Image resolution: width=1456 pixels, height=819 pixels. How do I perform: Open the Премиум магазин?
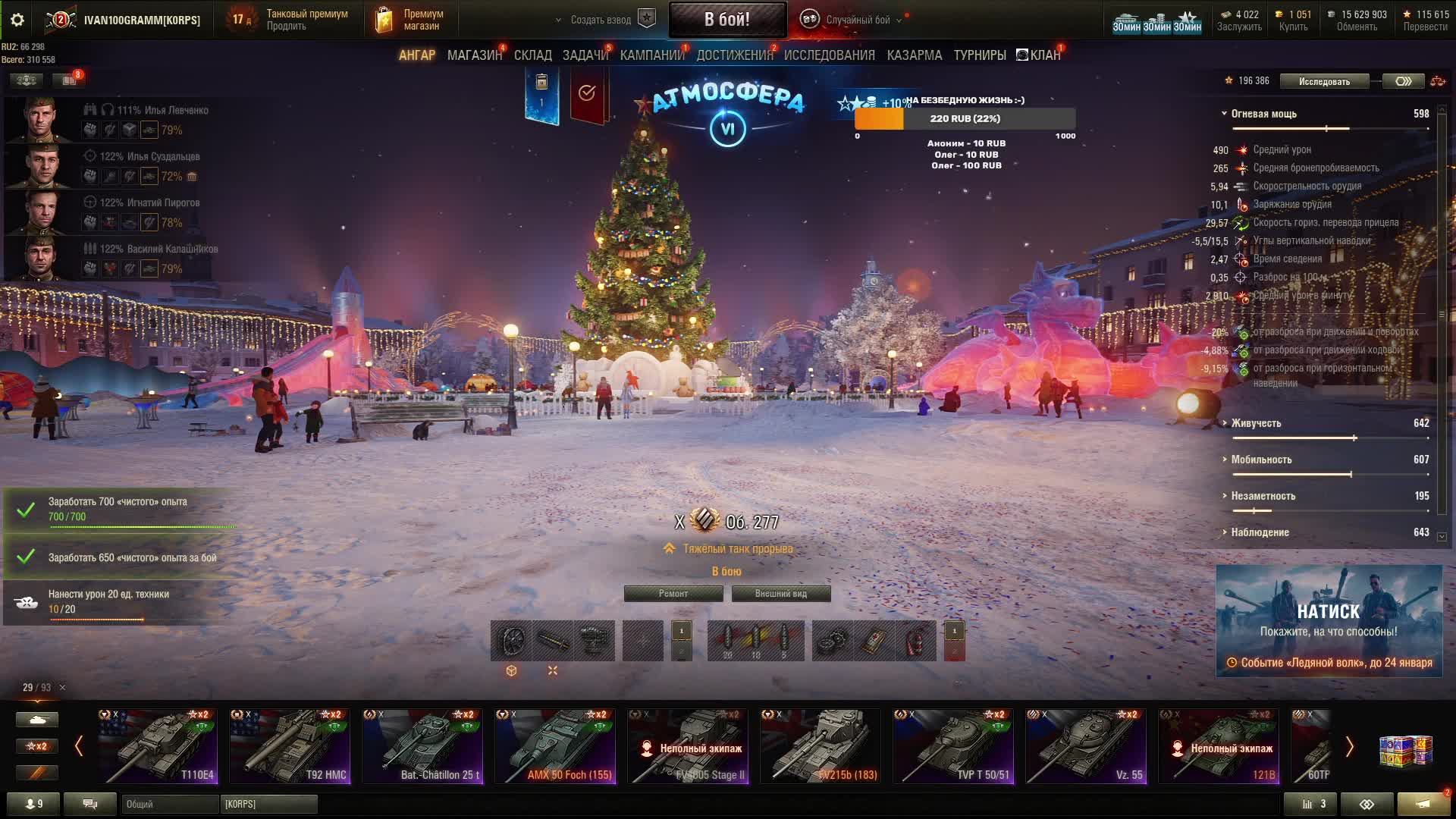pos(409,20)
